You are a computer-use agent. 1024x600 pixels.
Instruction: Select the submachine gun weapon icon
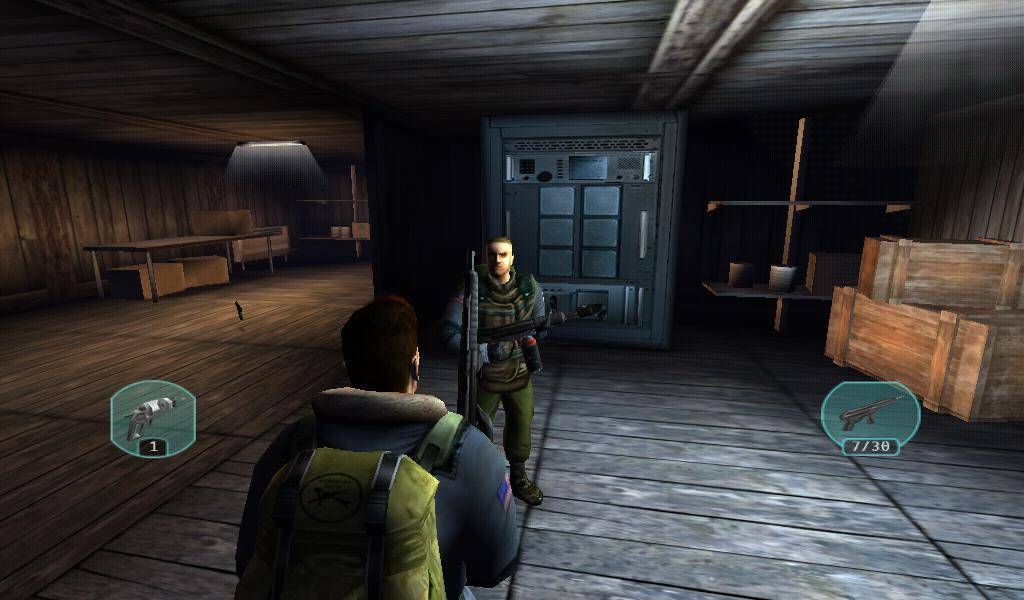point(868,412)
